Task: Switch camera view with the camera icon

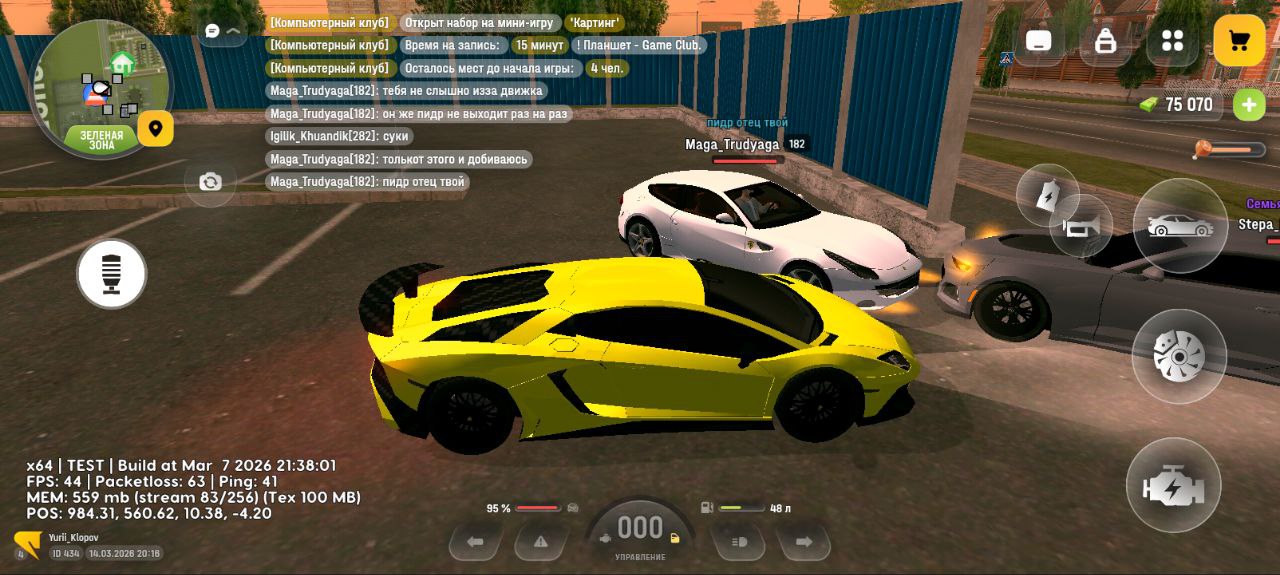Action: (x=210, y=182)
